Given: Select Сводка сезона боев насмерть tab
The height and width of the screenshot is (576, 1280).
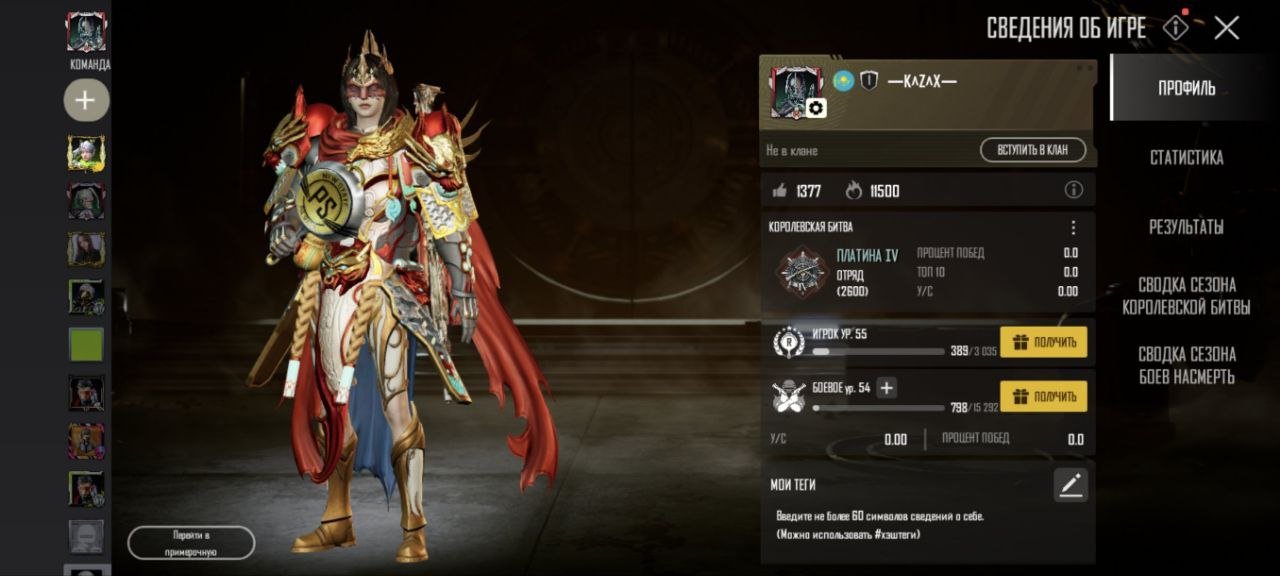Looking at the screenshot, I should 1186,365.
